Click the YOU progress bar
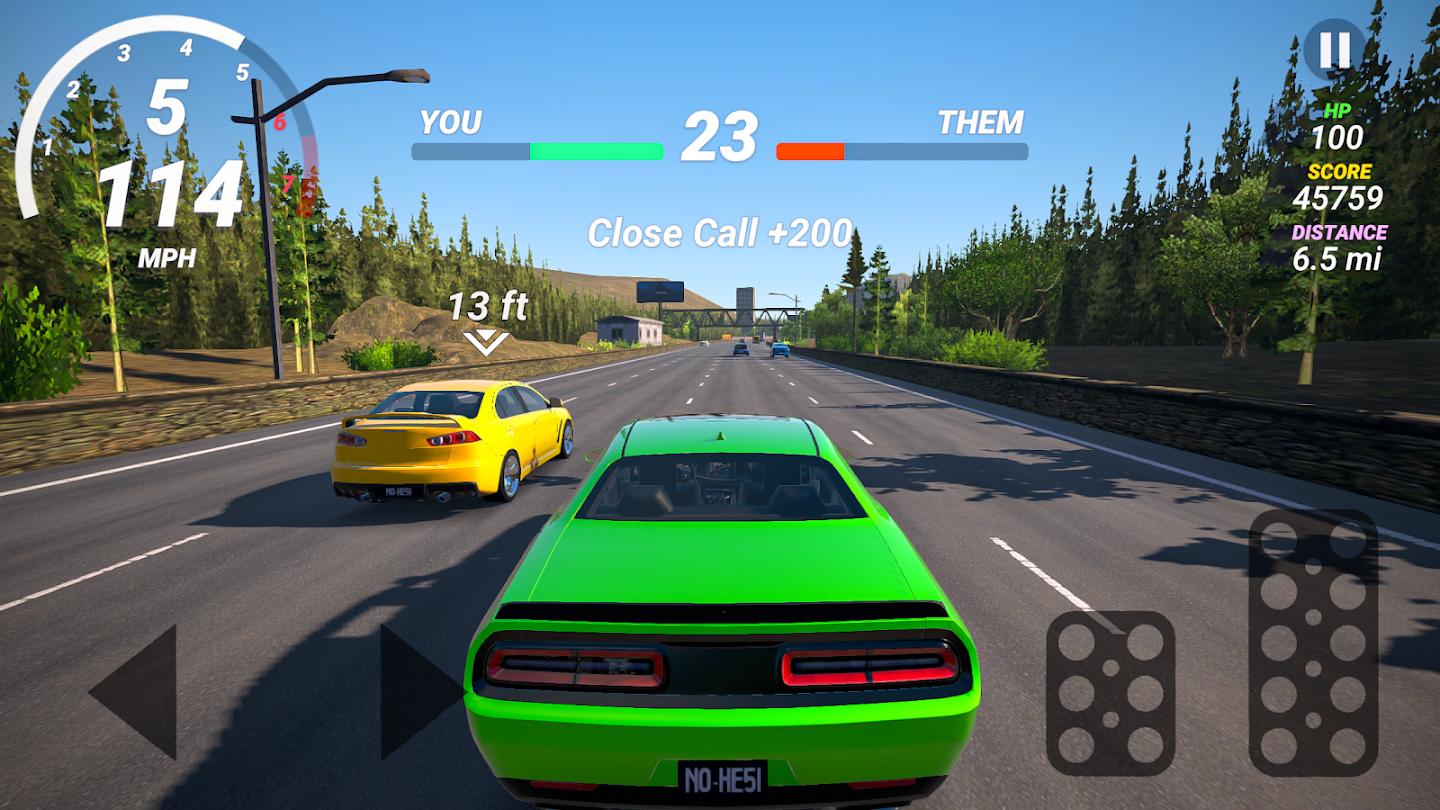The height and width of the screenshot is (810, 1440). pyautogui.click(x=537, y=151)
